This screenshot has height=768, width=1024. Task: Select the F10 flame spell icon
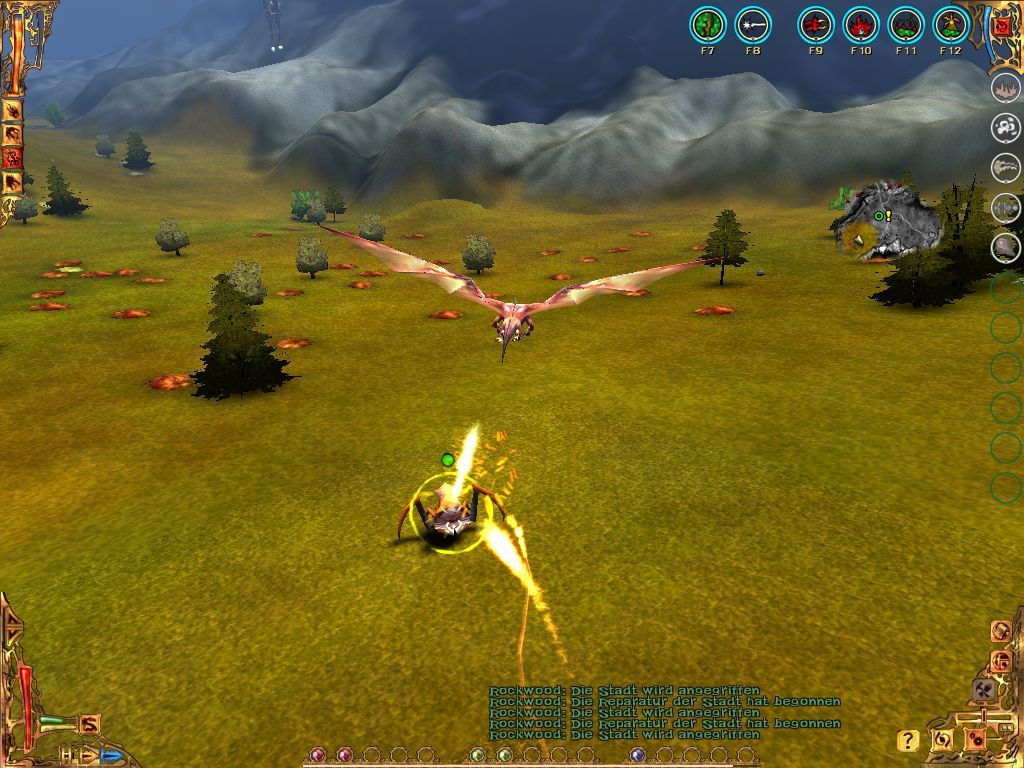[861, 25]
